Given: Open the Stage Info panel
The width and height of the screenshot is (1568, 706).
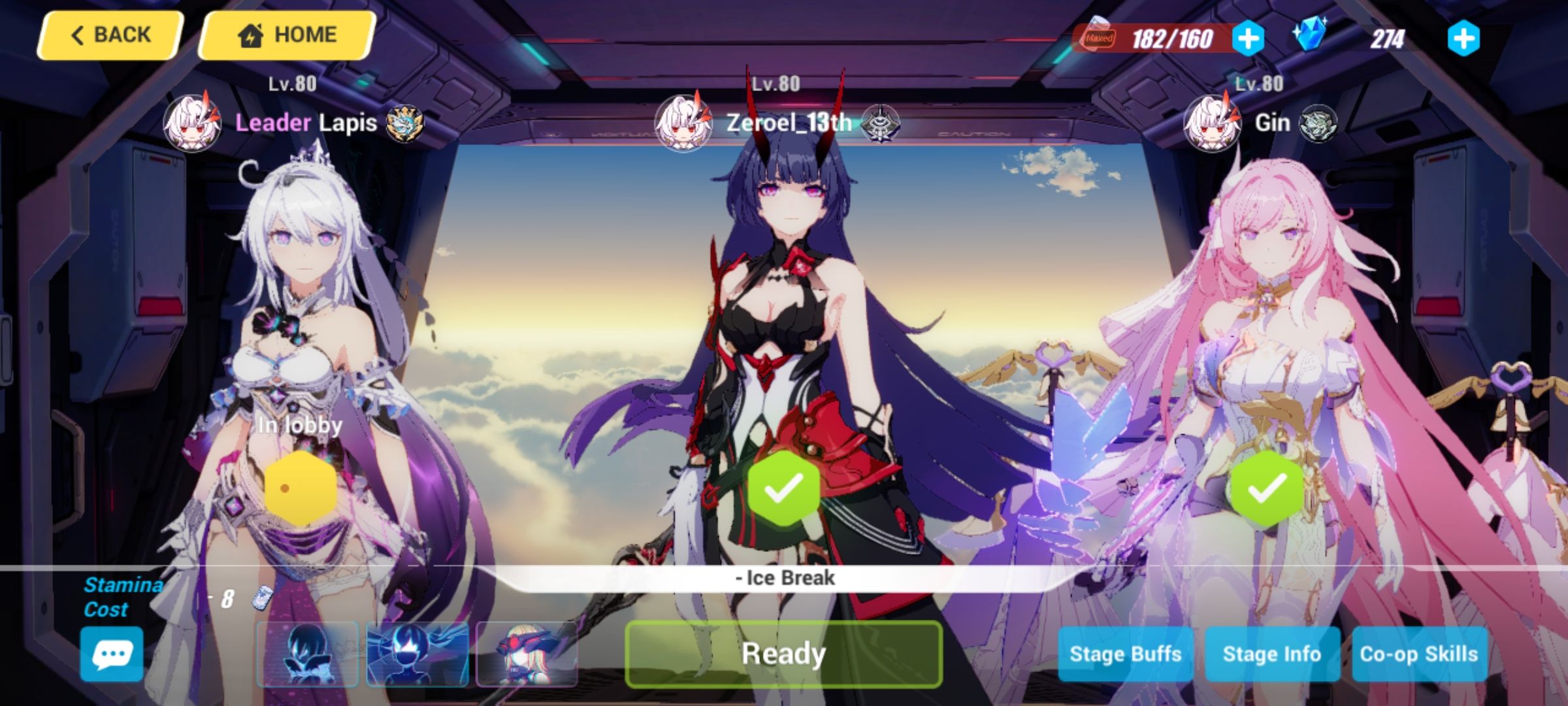Looking at the screenshot, I should (x=1273, y=653).
